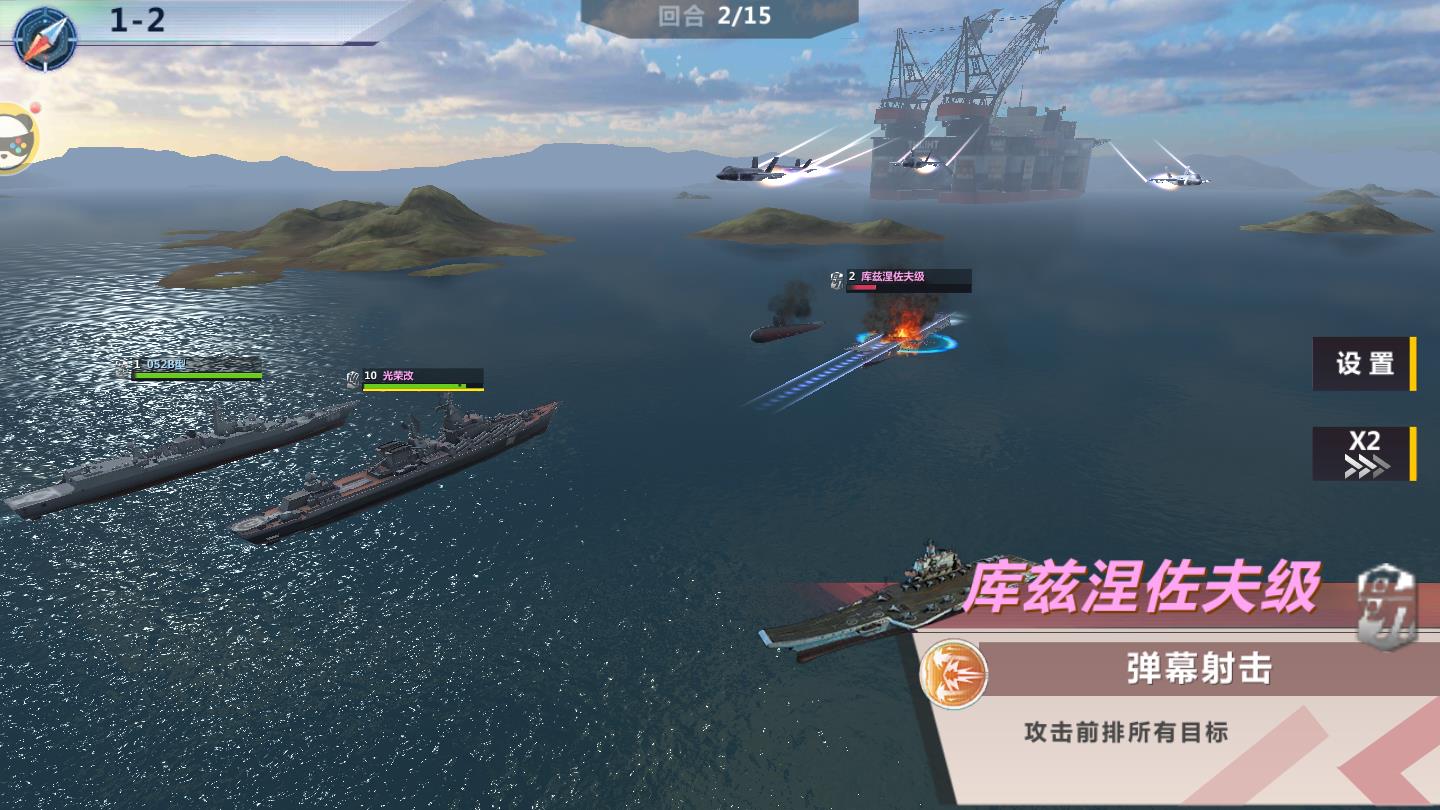The height and width of the screenshot is (810, 1440).
Task: Click the rank badge icon on 光荣改 nameplate
Action: coord(351,378)
